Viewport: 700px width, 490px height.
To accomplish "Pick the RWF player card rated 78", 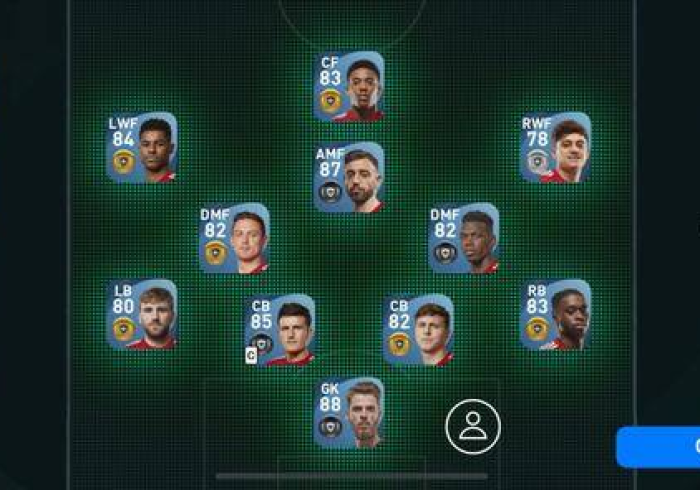I will pos(555,147).
